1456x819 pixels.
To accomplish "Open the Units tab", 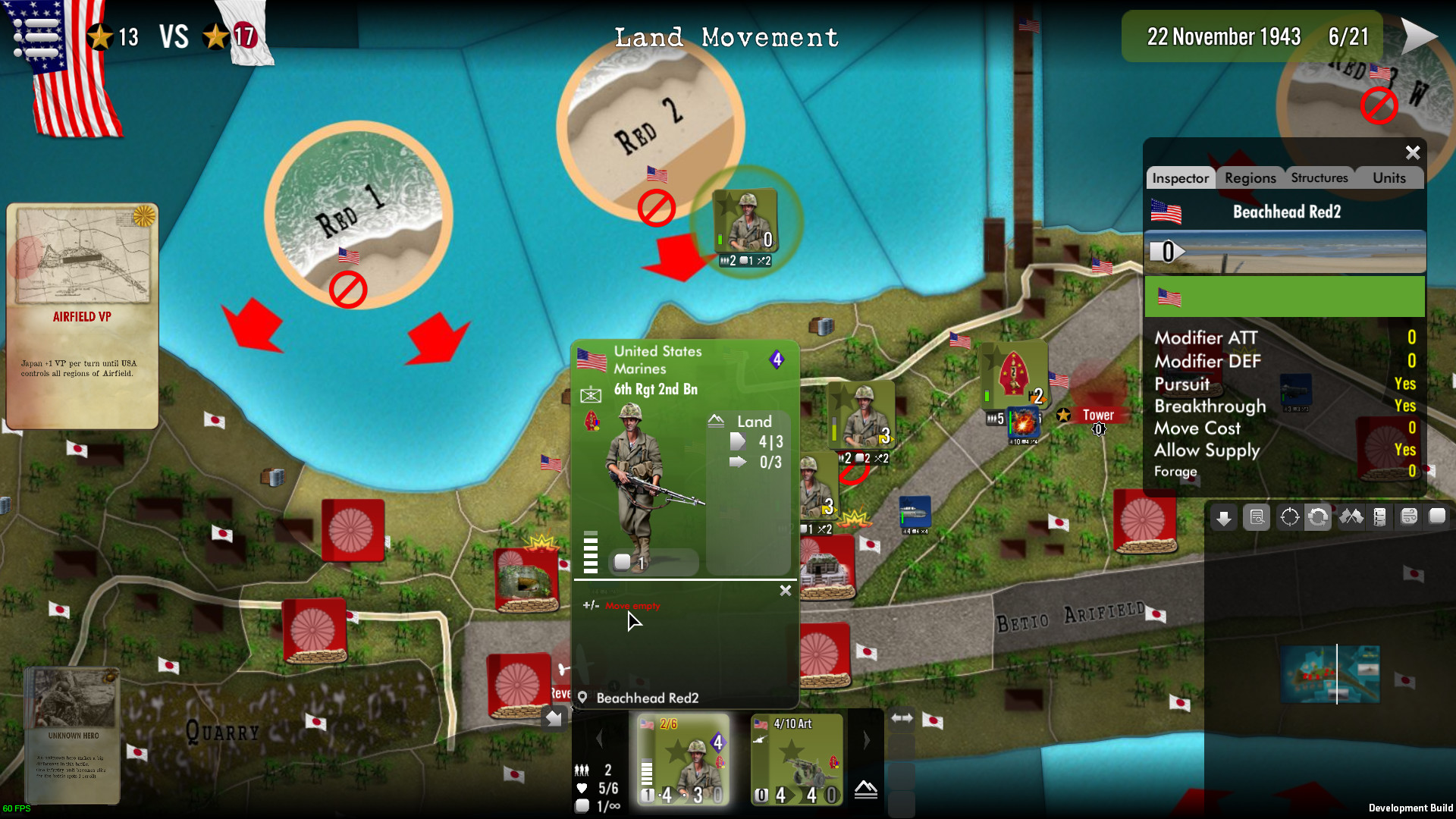I will (x=1389, y=178).
